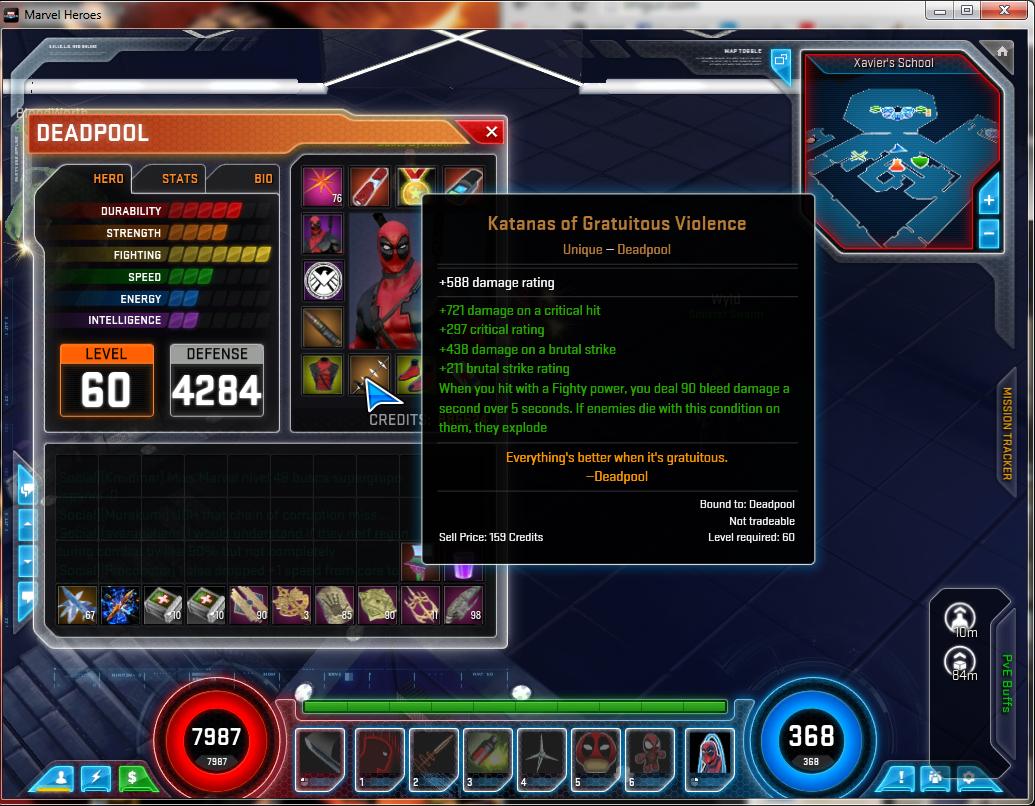Click the equipped katanas slot
Screen dimensions: 1035x806
368,376
